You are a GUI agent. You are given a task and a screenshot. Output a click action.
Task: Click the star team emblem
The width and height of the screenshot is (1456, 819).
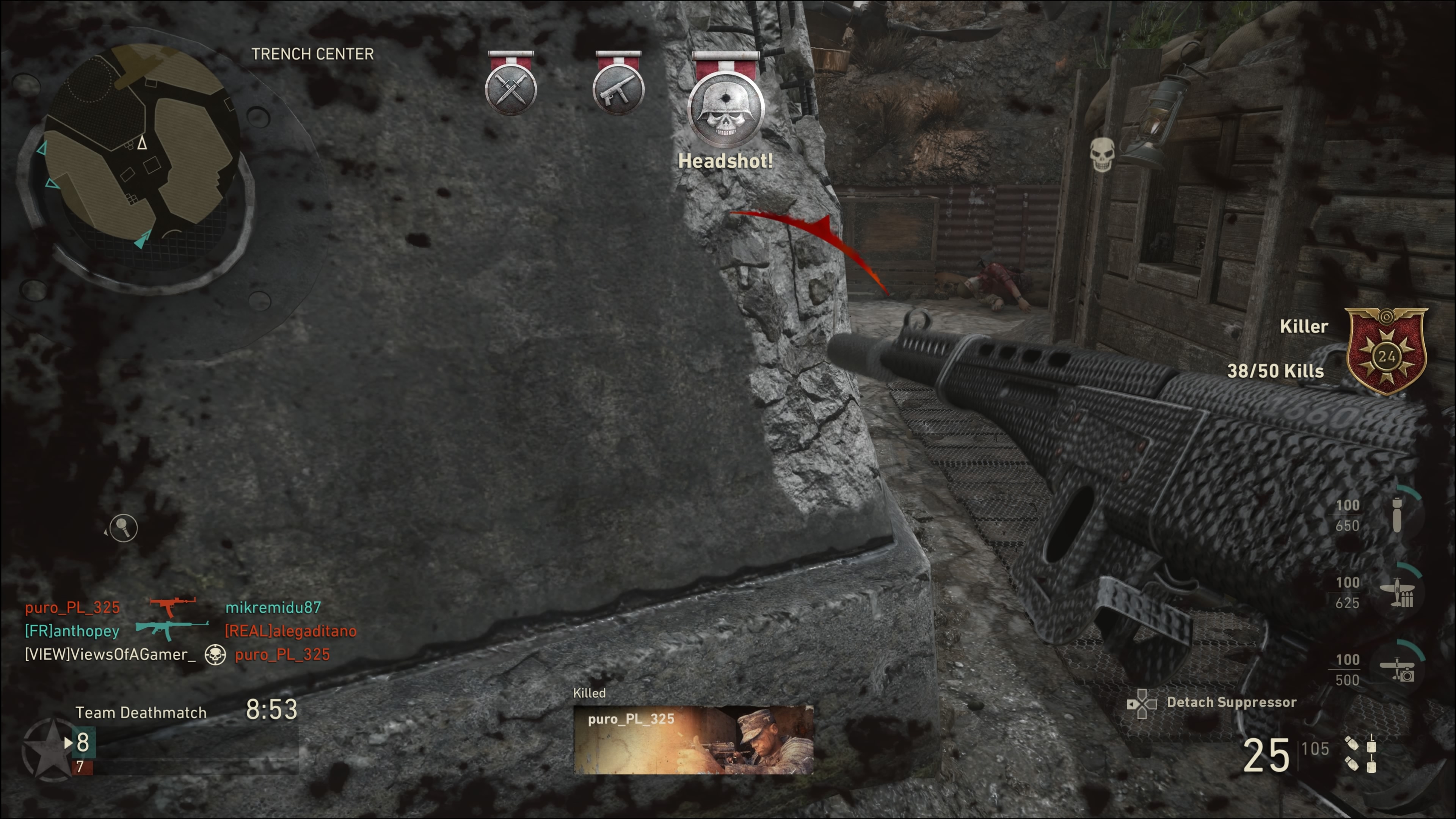(50, 749)
